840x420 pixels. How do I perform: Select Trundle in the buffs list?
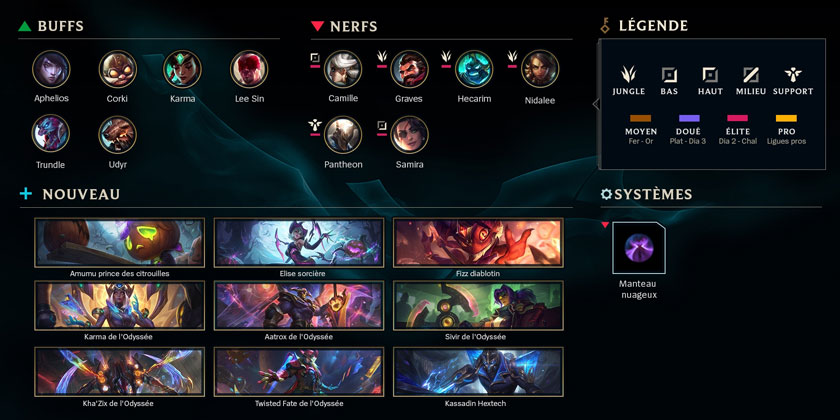[51, 135]
